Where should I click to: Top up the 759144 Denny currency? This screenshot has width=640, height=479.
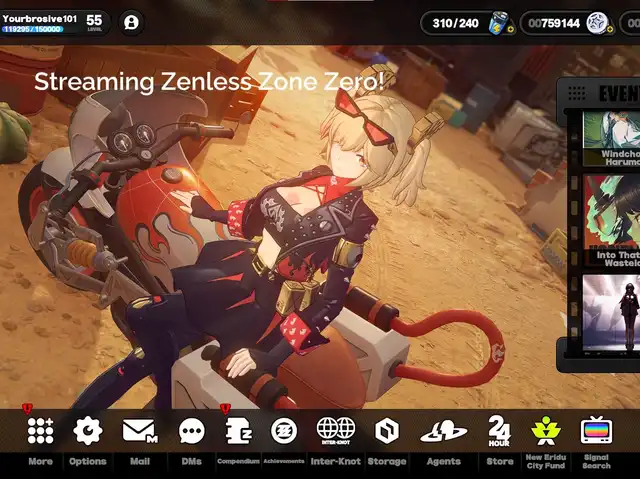(609, 30)
